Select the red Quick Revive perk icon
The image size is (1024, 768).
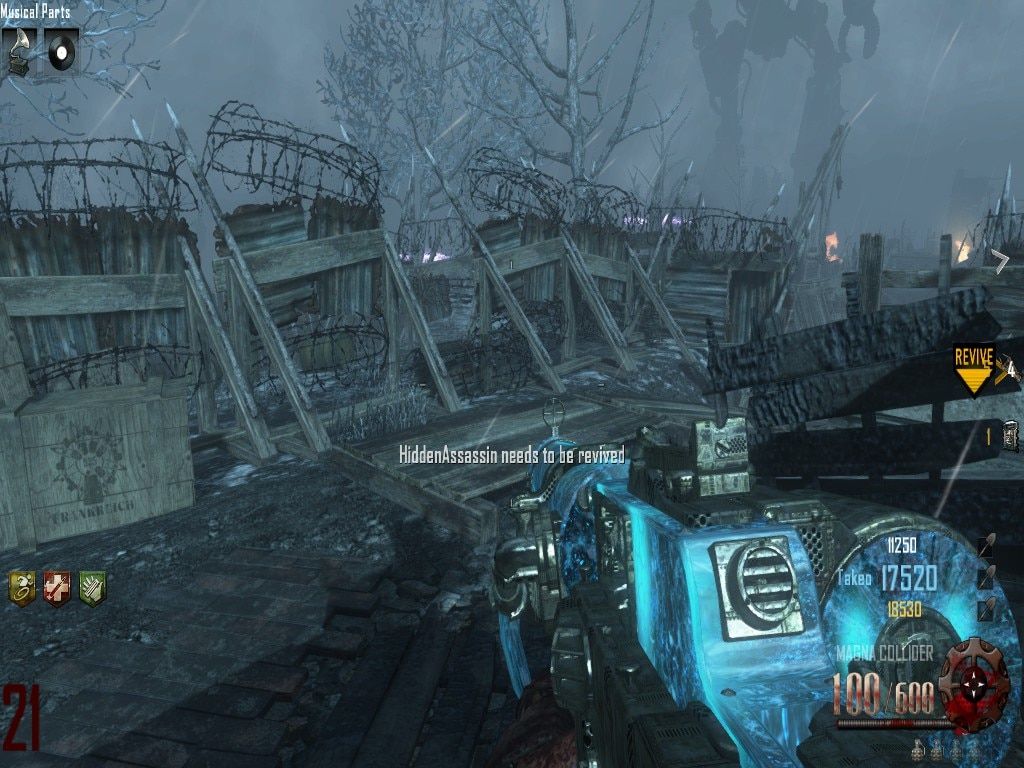(57, 588)
